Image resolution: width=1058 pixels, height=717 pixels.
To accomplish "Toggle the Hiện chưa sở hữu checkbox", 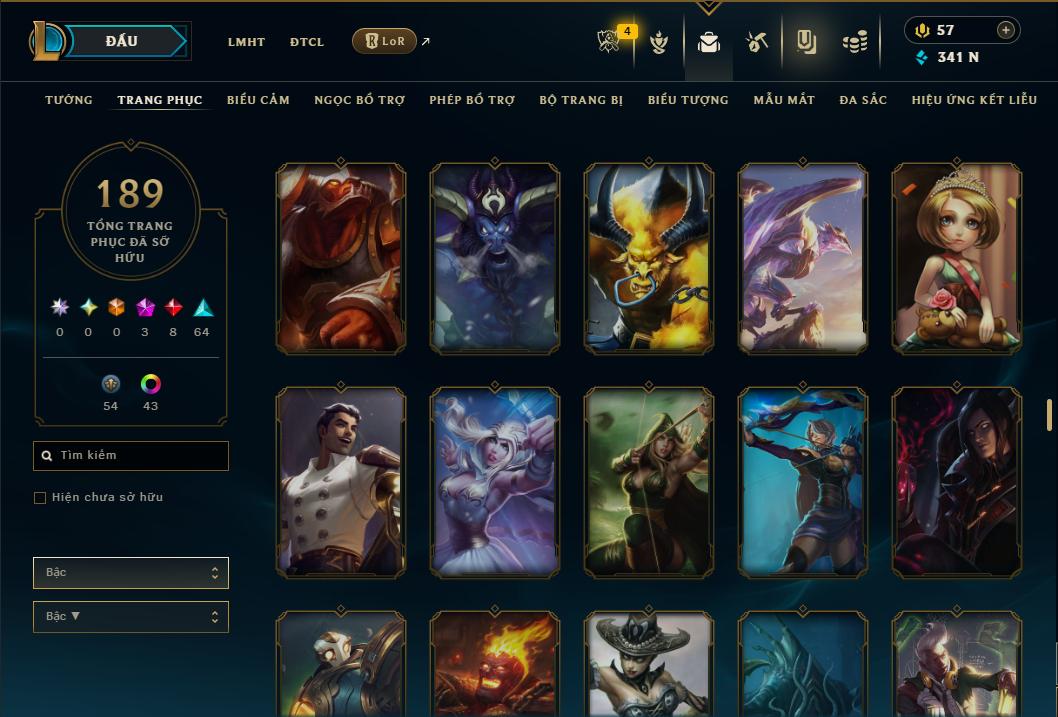I will [40, 498].
